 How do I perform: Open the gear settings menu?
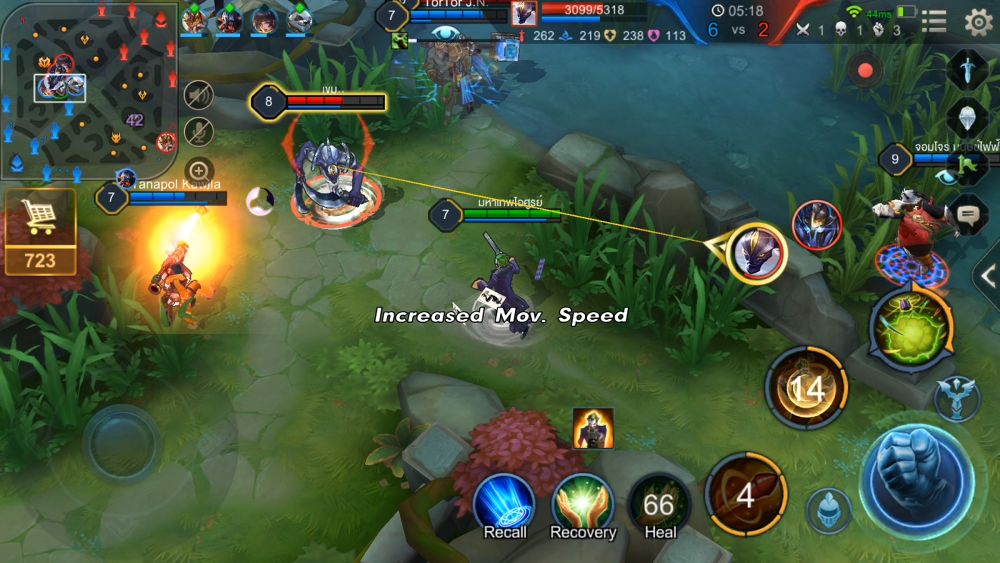point(977,22)
